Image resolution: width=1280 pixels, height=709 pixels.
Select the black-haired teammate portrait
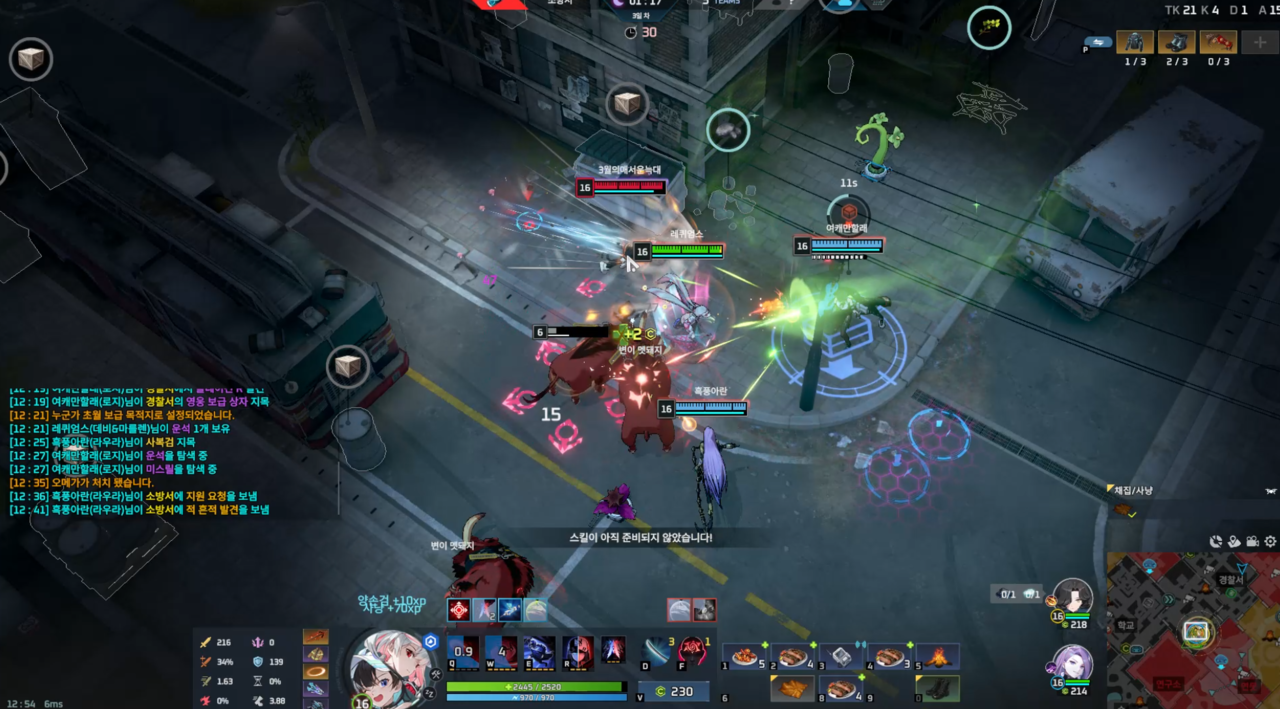pyautogui.click(x=1073, y=597)
